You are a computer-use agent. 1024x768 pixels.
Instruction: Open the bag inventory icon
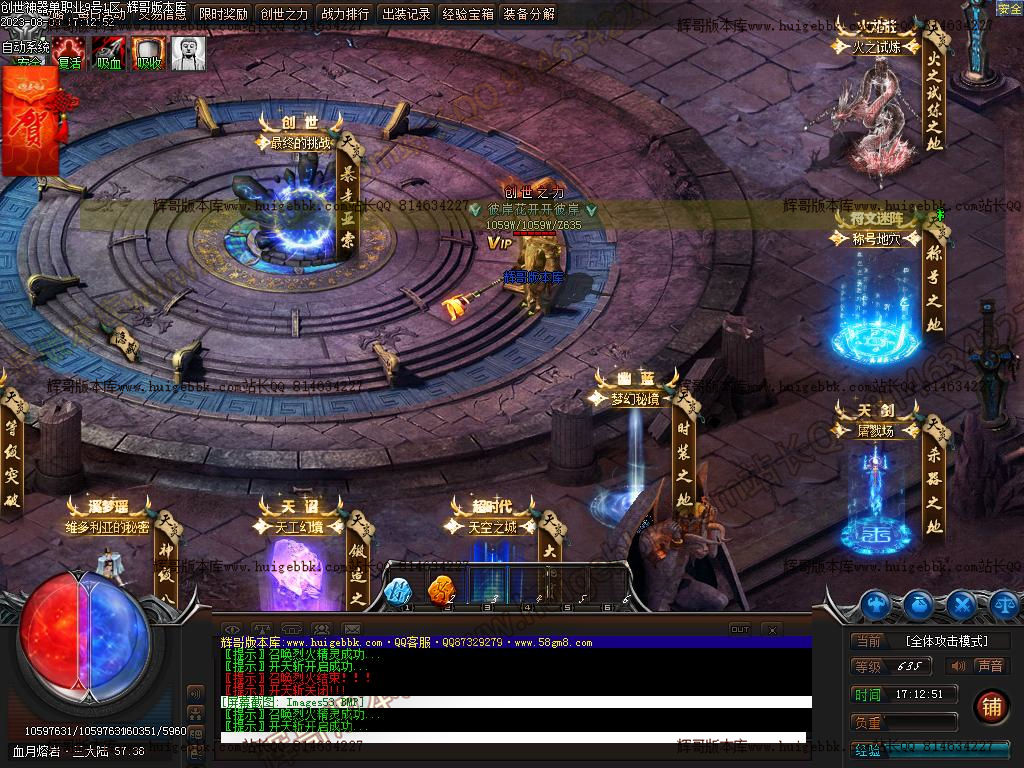(919, 604)
